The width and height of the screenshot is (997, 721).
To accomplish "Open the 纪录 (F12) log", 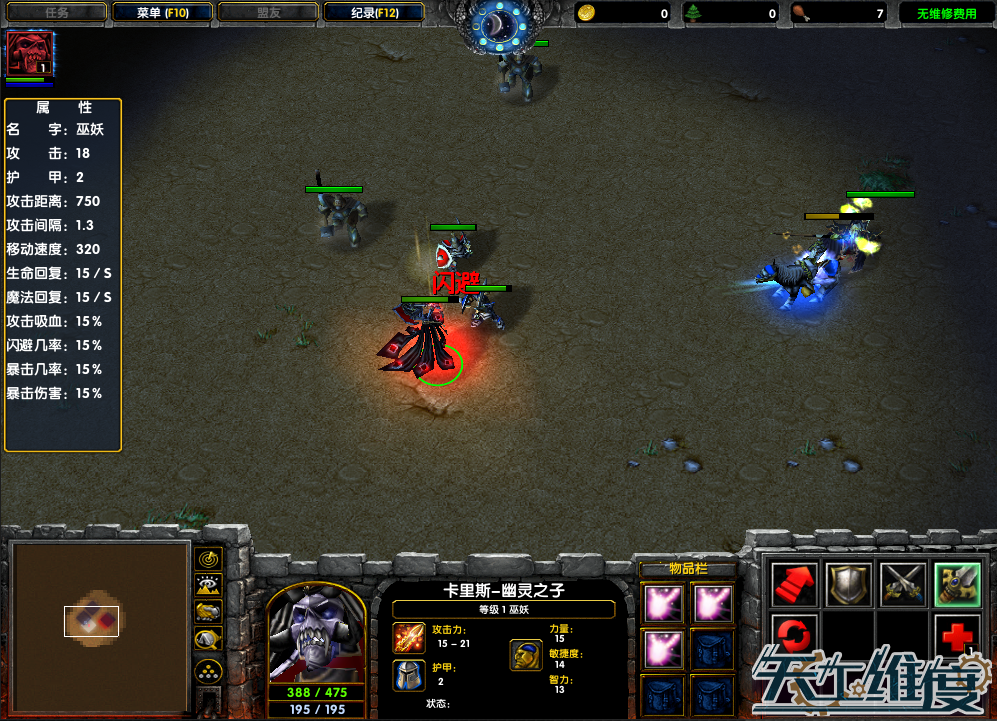I will (x=374, y=13).
